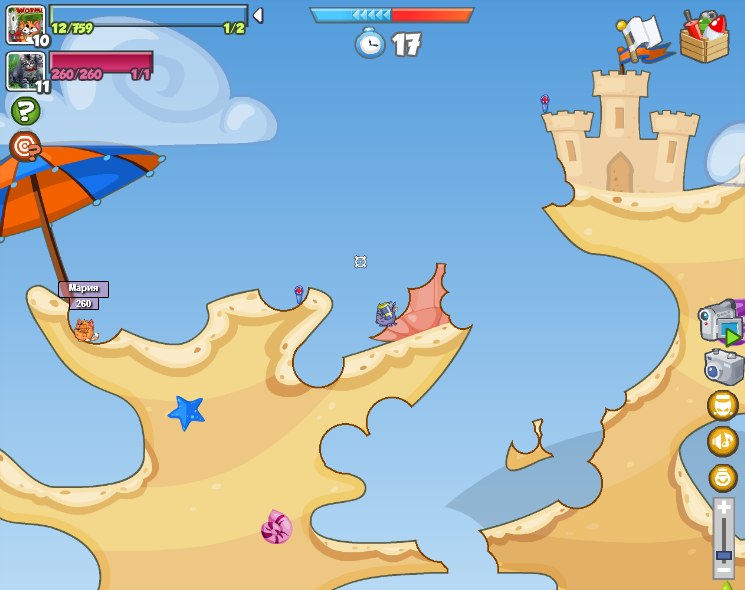The width and height of the screenshot is (745, 590).
Task: Select the gray cat team portrait
Action: tap(24, 70)
